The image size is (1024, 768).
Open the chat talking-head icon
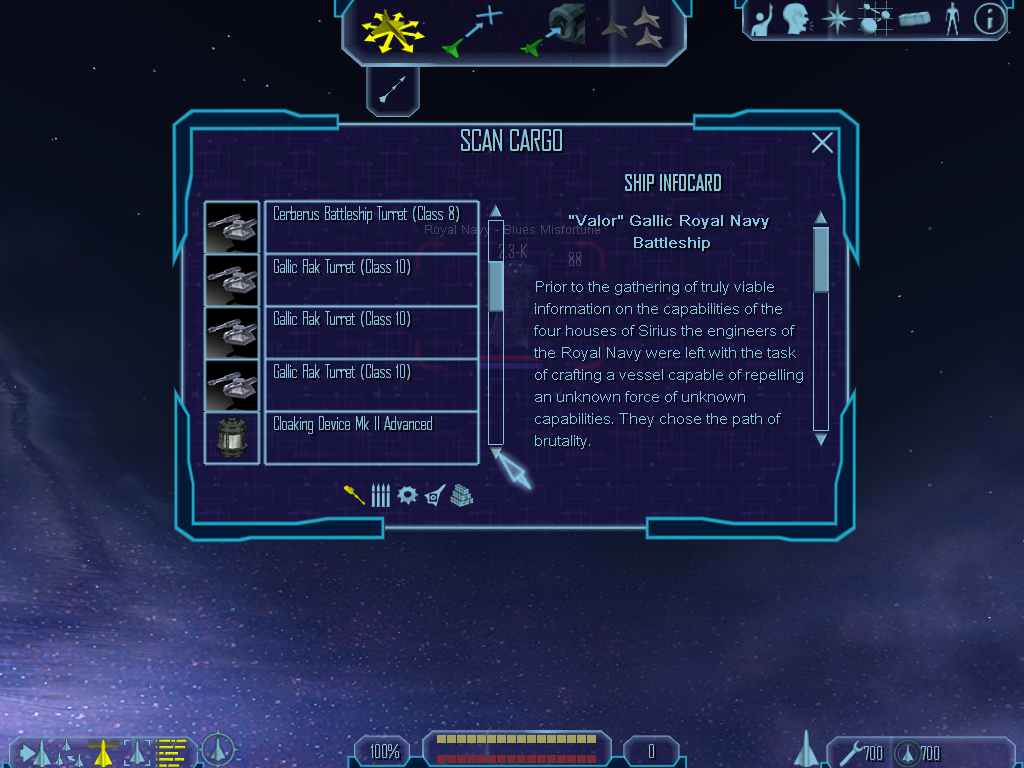coord(796,19)
